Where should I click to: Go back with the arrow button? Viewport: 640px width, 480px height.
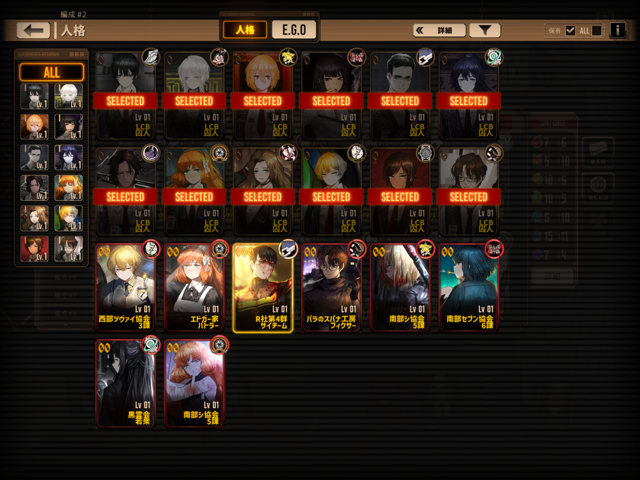[x=33, y=31]
